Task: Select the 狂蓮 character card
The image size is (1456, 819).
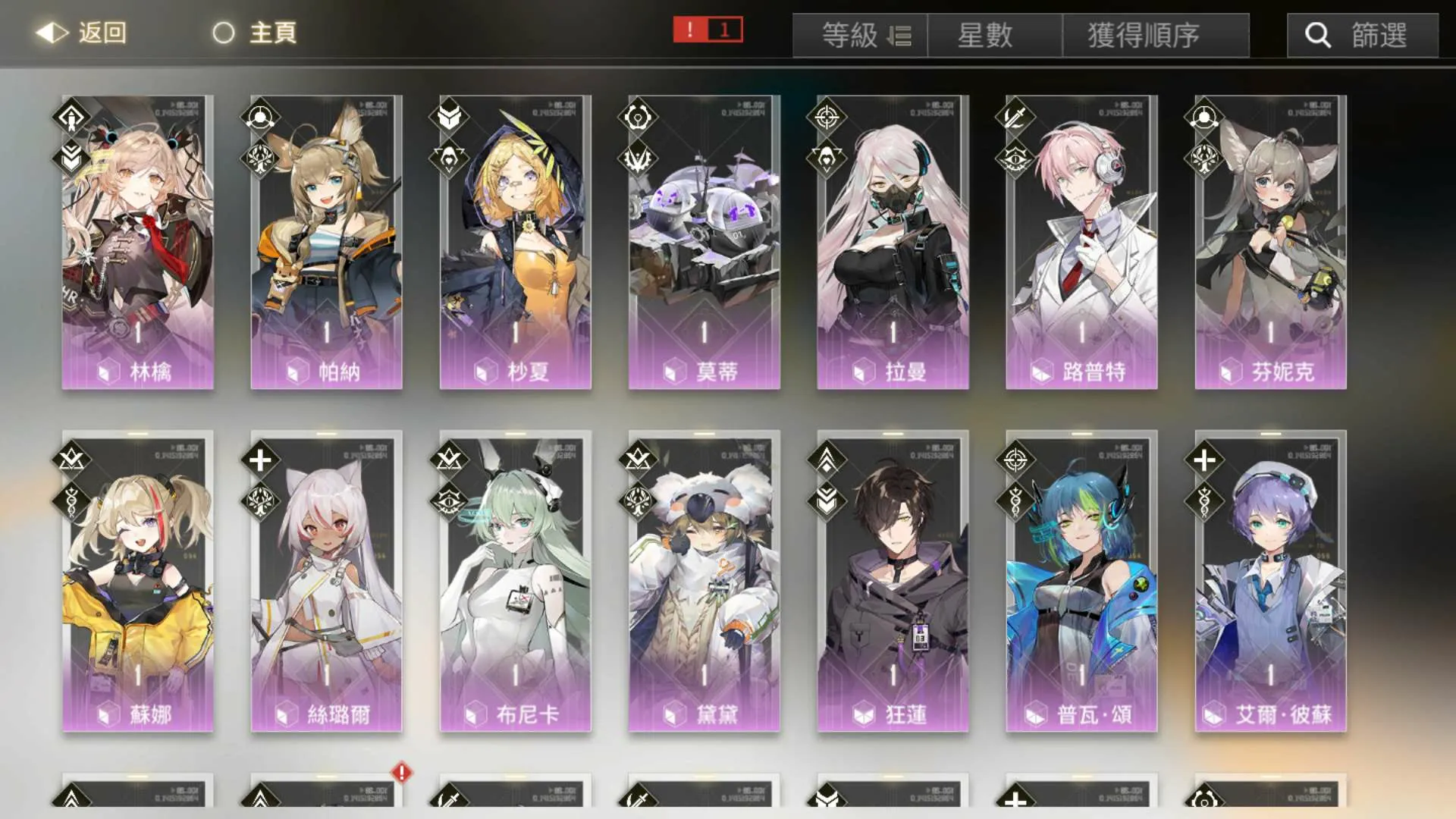Action: [x=893, y=584]
